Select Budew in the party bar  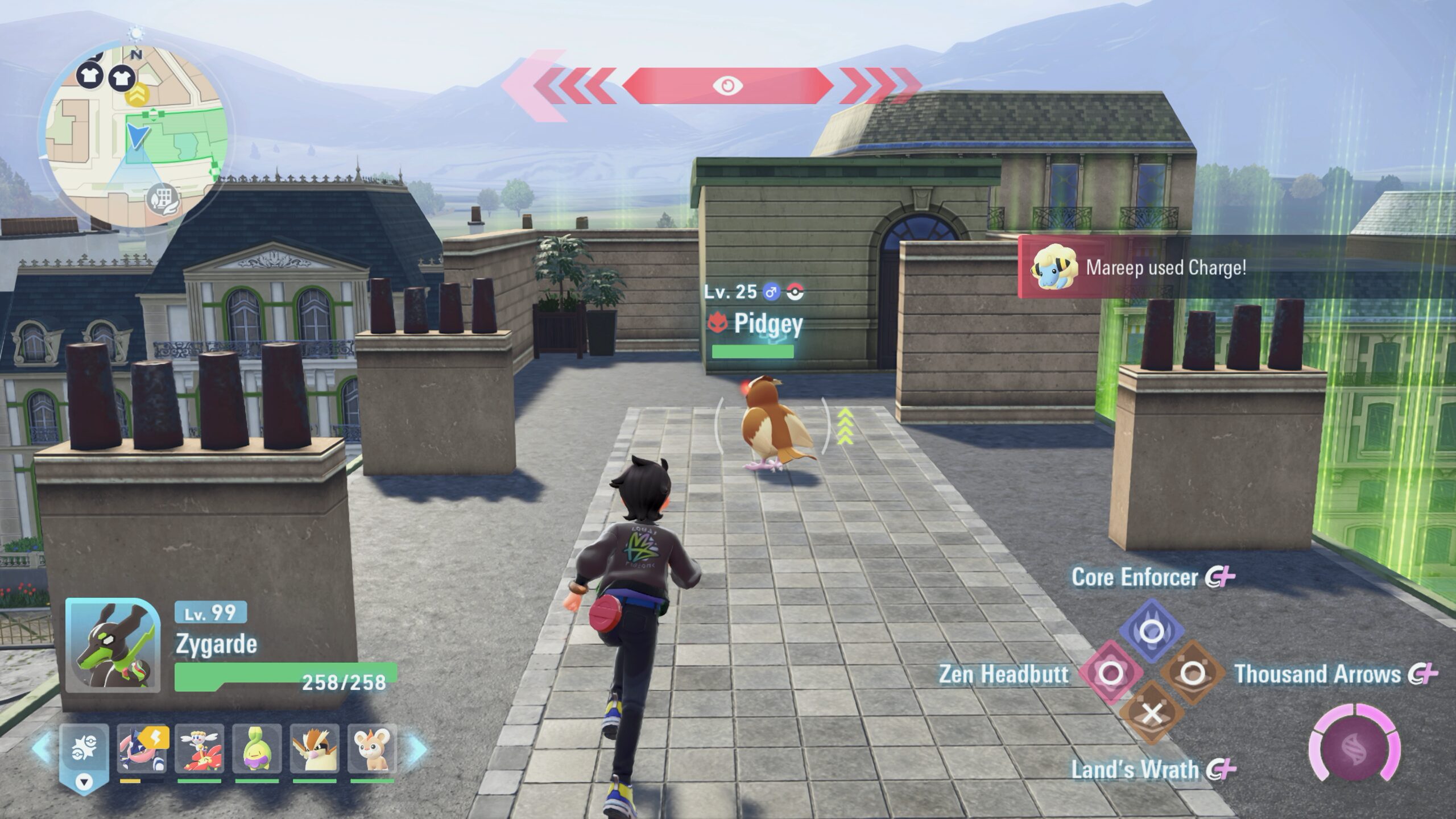(x=257, y=749)
